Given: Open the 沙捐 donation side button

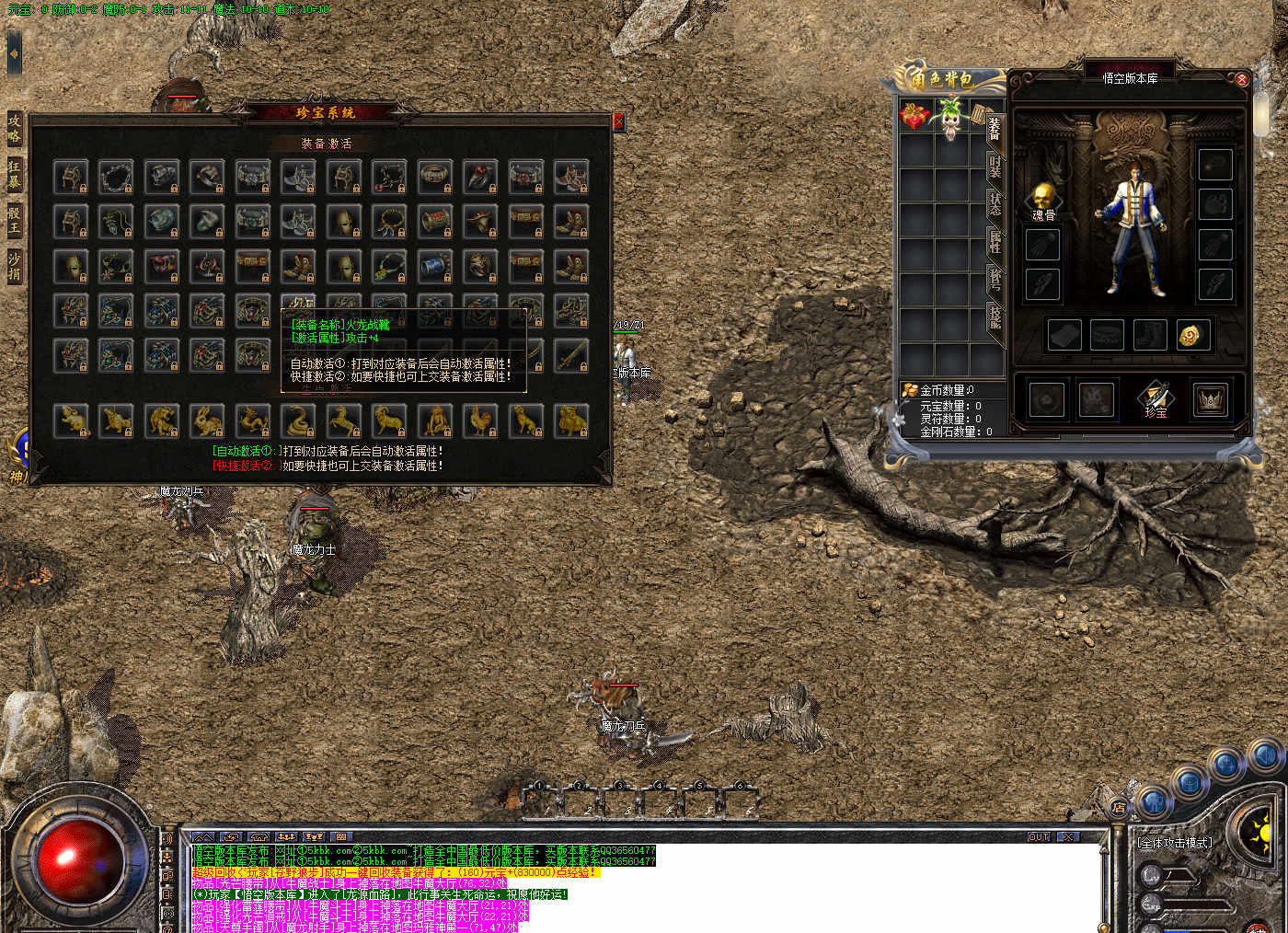Looking at the screenshot, I should click(14, 266).
